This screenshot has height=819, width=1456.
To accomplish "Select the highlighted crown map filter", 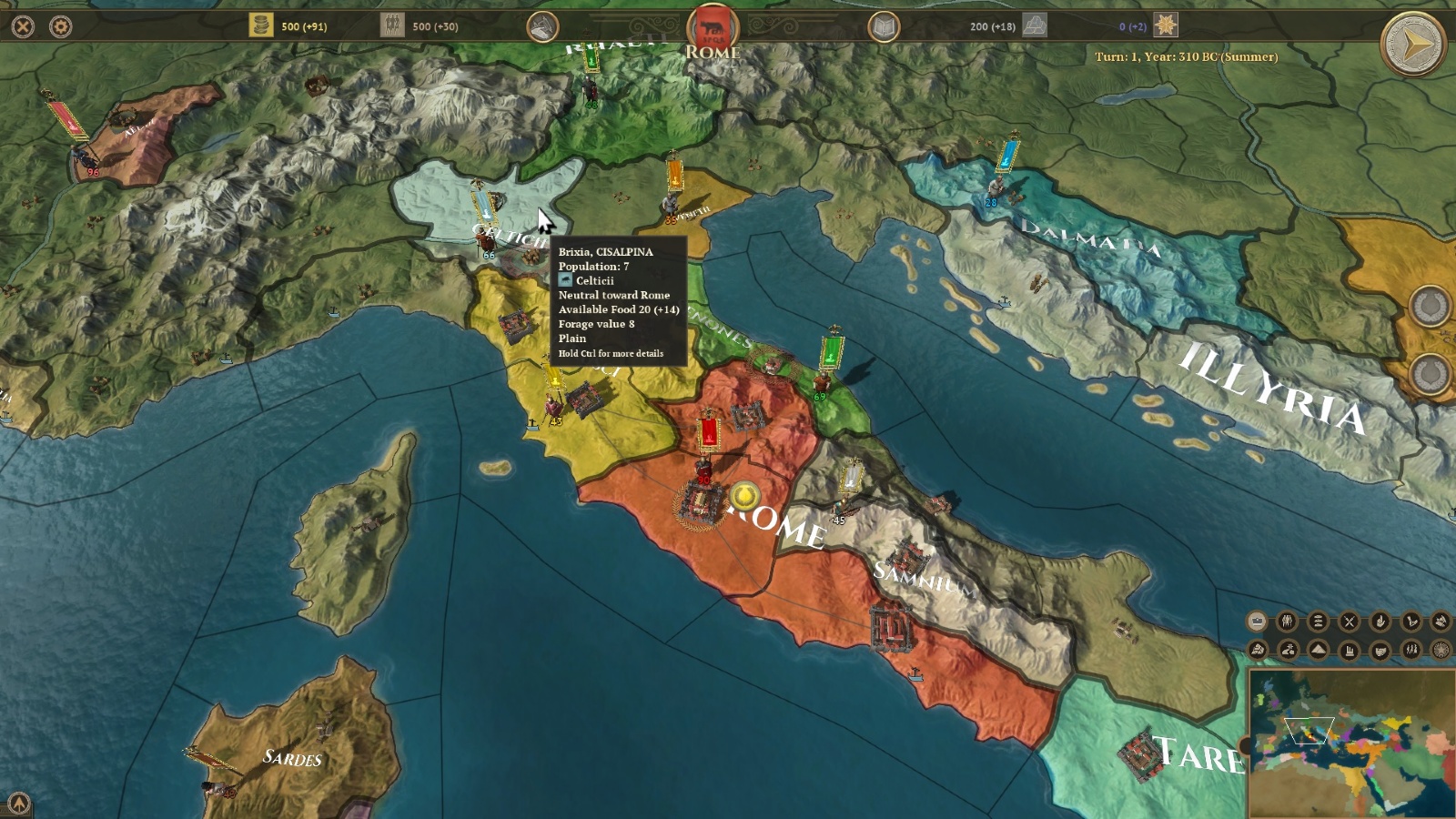I will coord(1257,622).
